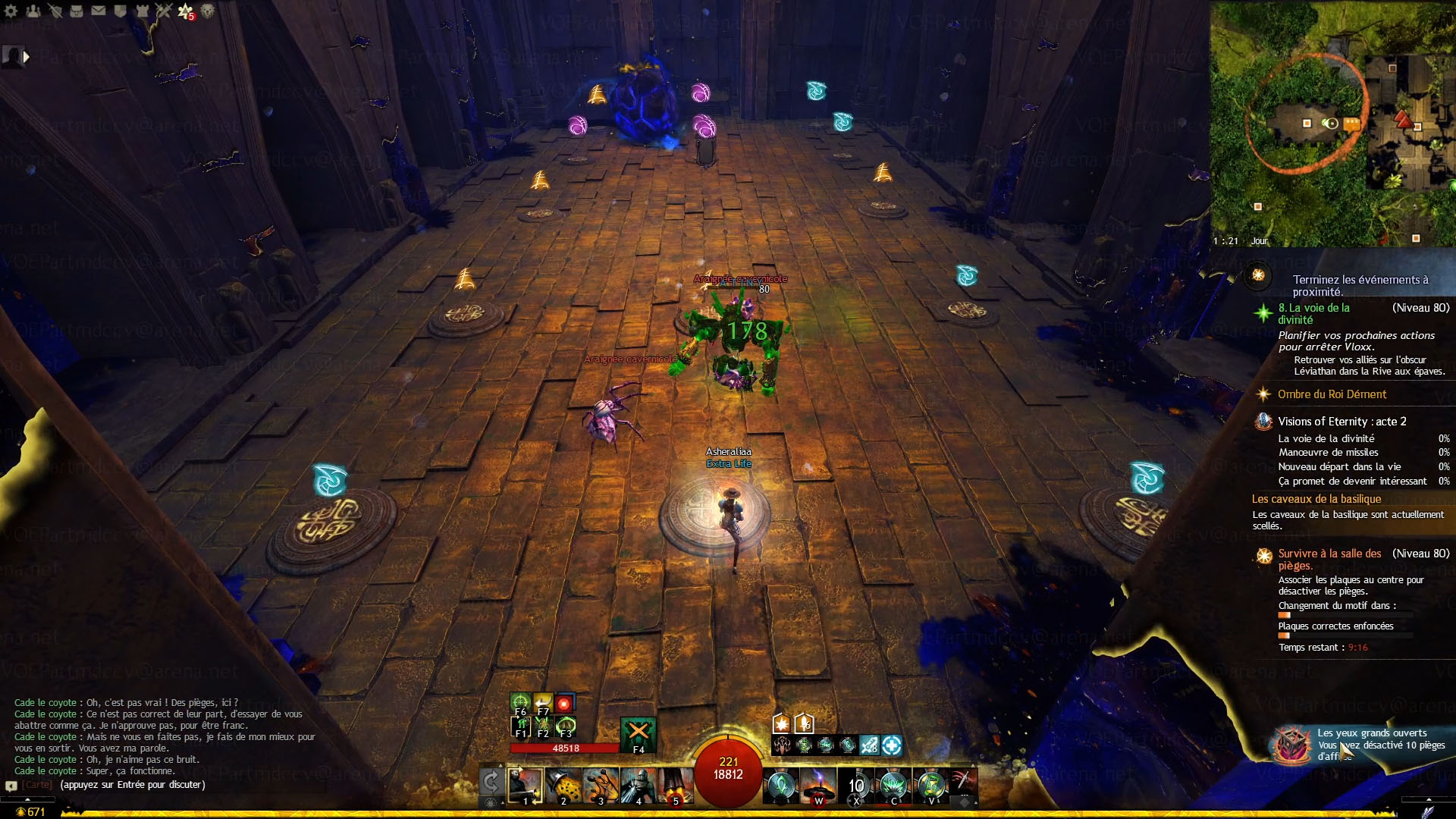Viewport: 1456px width, 819px height.
Task: Open the Black Lion Trading lion icon
Action: point(207,11)
